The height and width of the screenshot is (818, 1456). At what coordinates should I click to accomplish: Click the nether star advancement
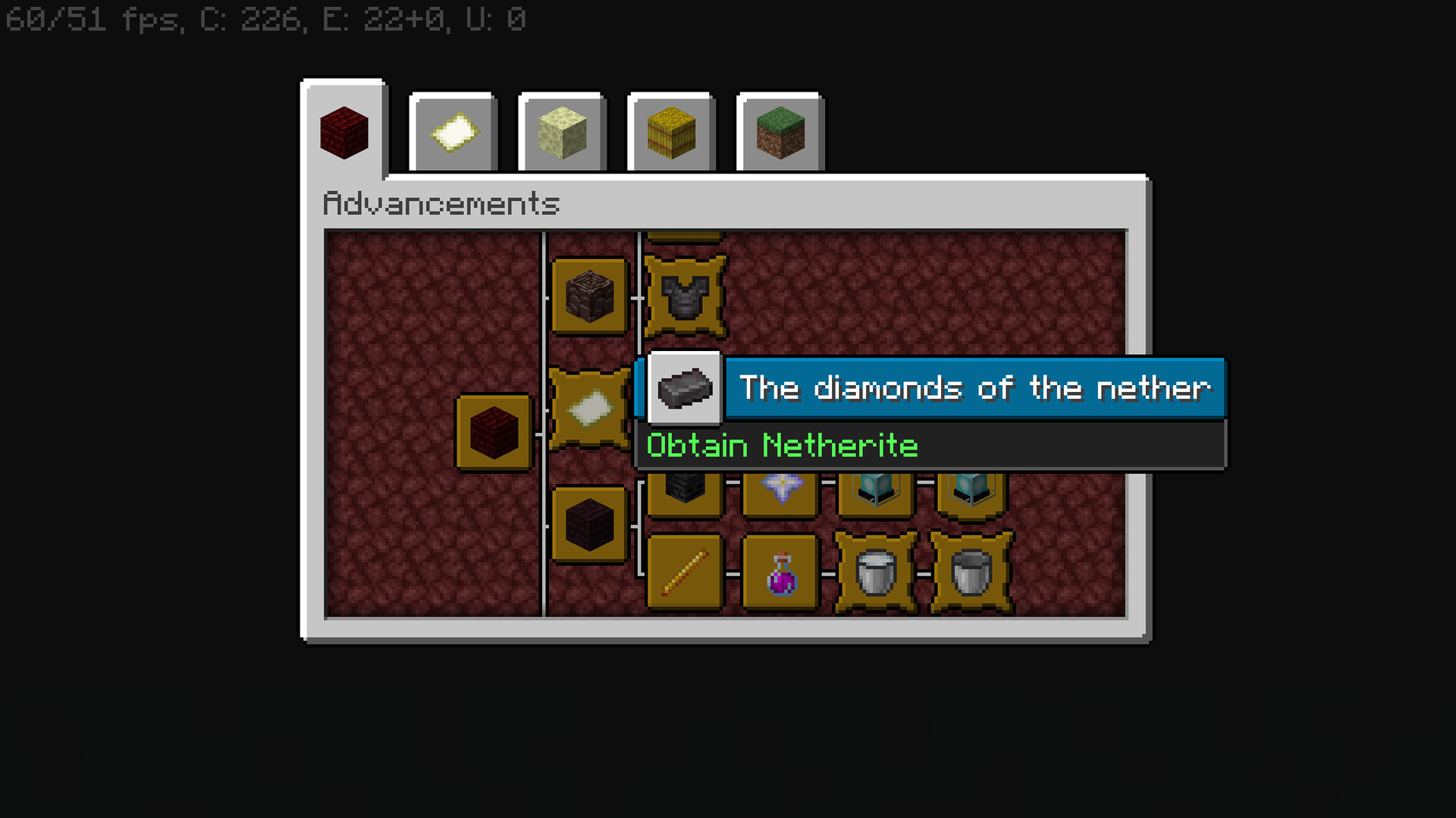coord(781,489)
